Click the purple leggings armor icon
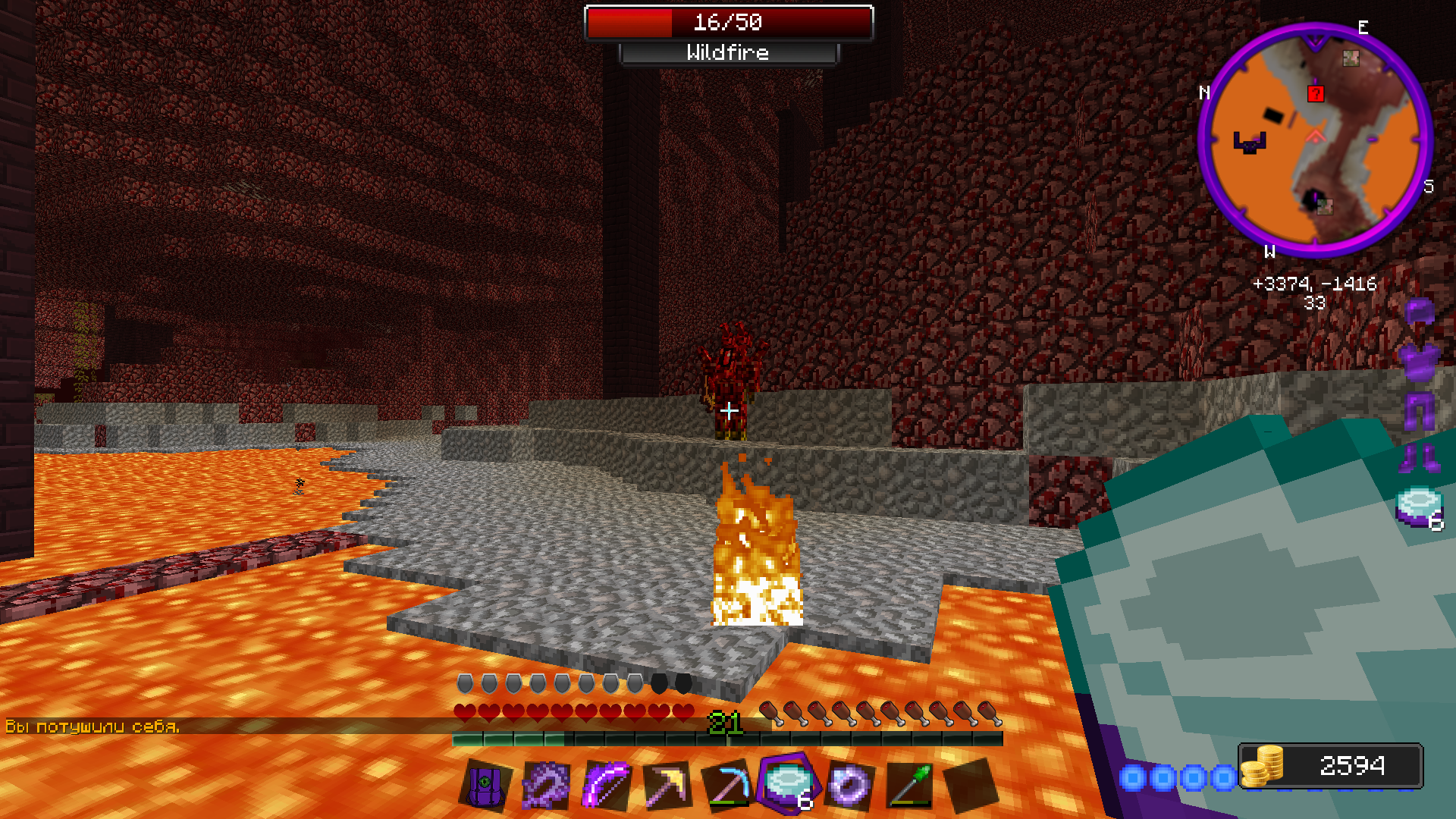 (1420, 411)
